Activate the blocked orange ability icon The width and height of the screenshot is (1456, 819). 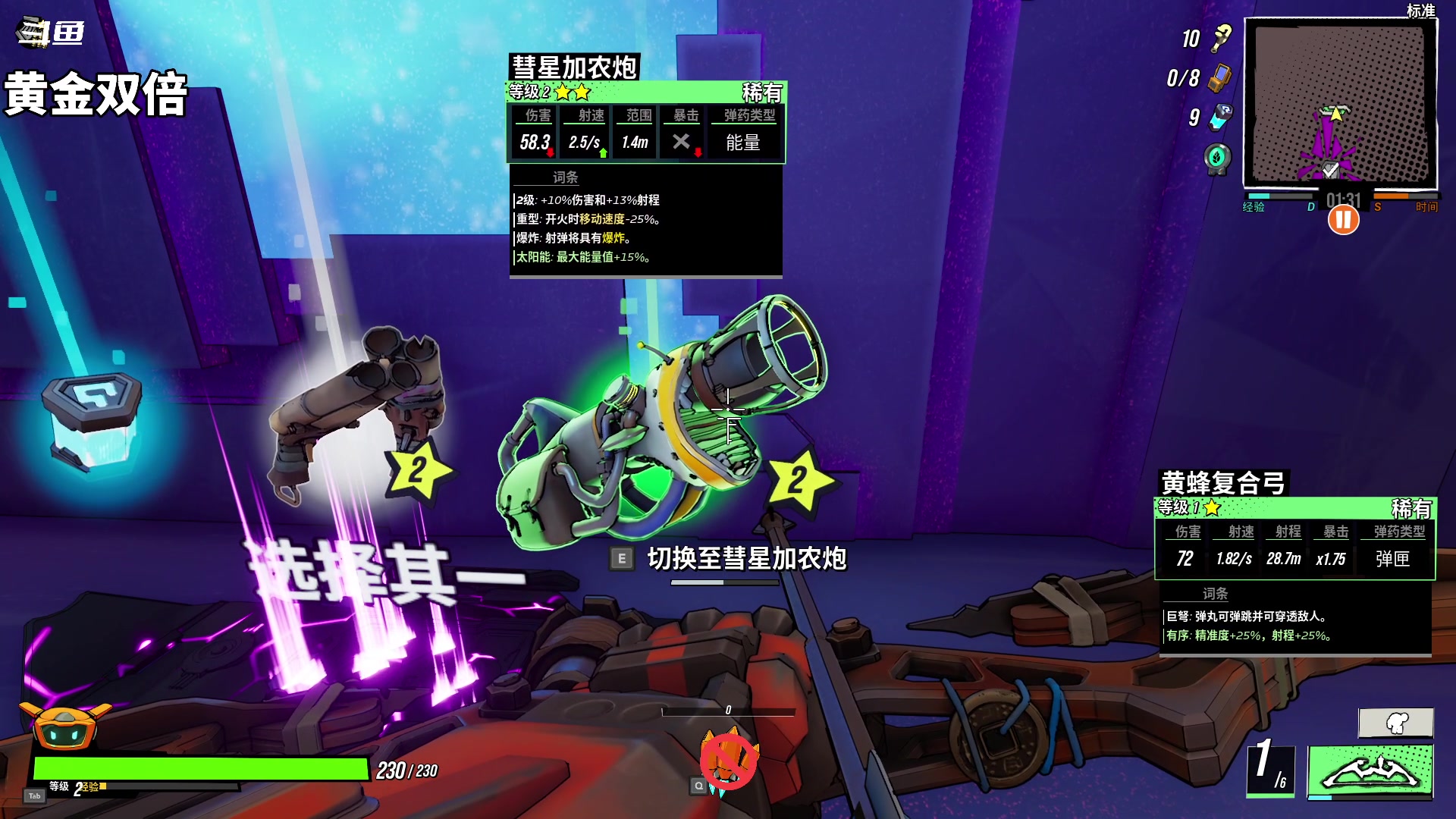click(728, 761)
